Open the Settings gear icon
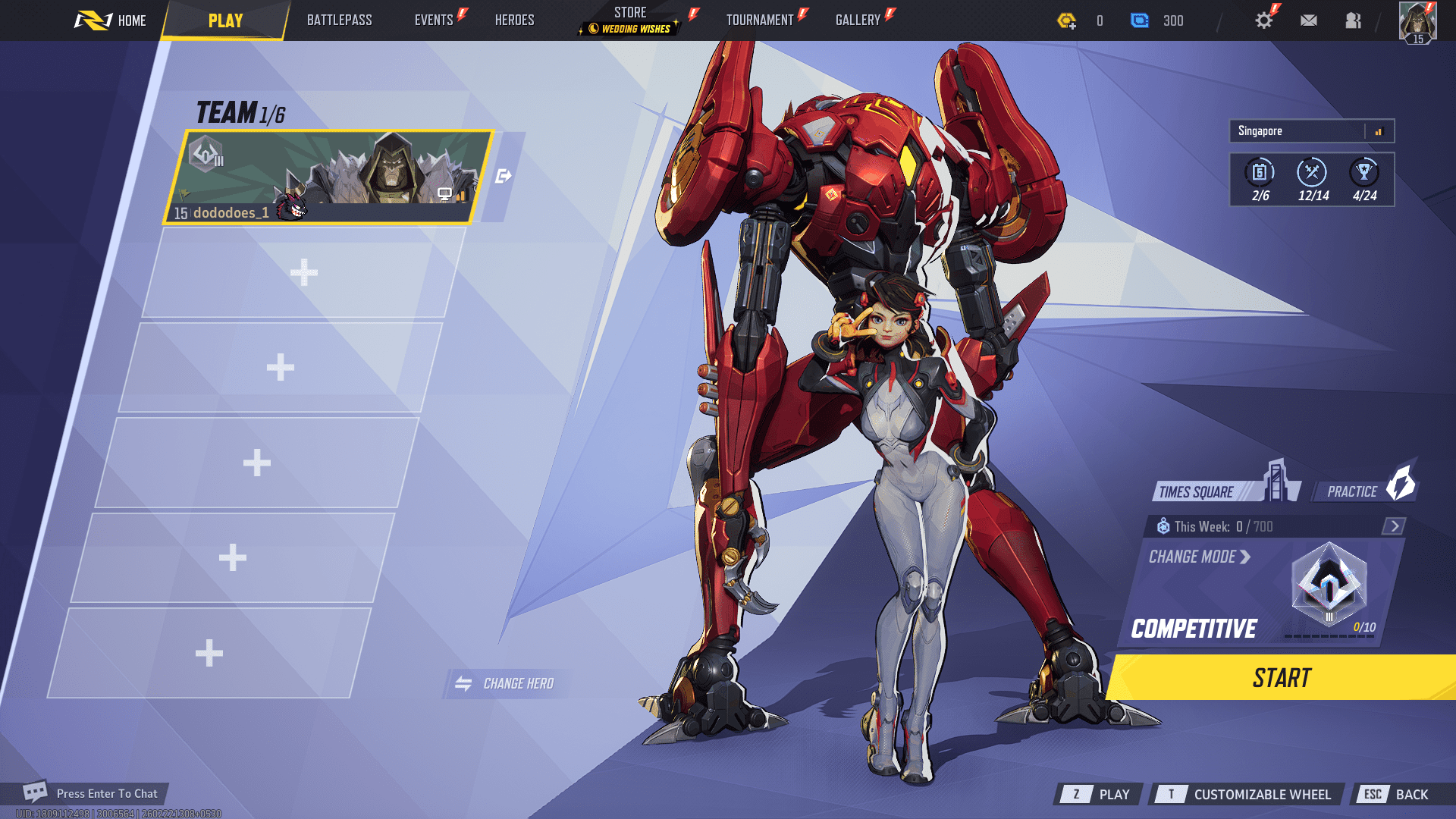This screenshot has height=819, width=1456. (x=1263, y=20)
